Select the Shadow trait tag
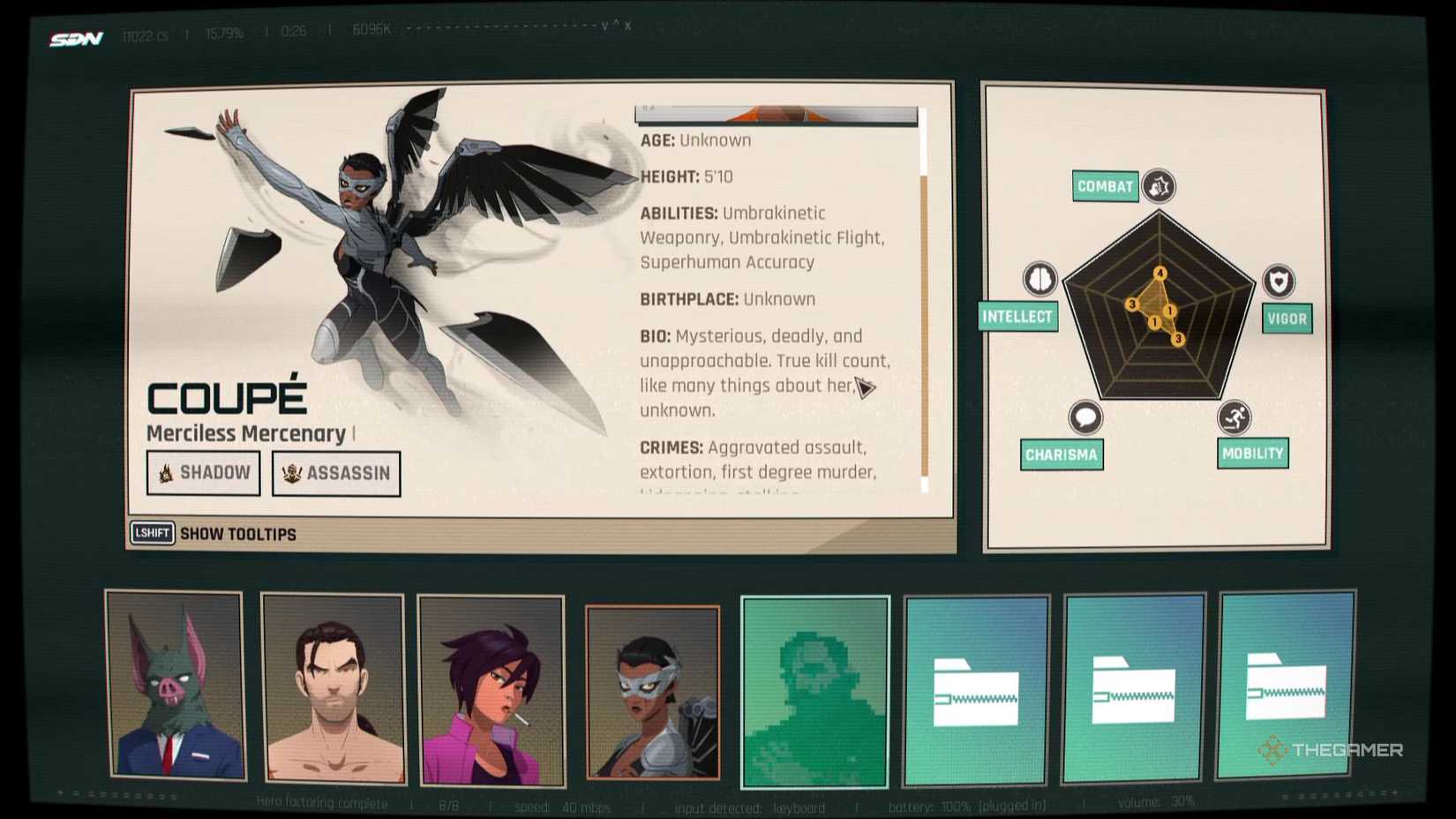The width and height of the screenshot is (1456, 819). 204,473
